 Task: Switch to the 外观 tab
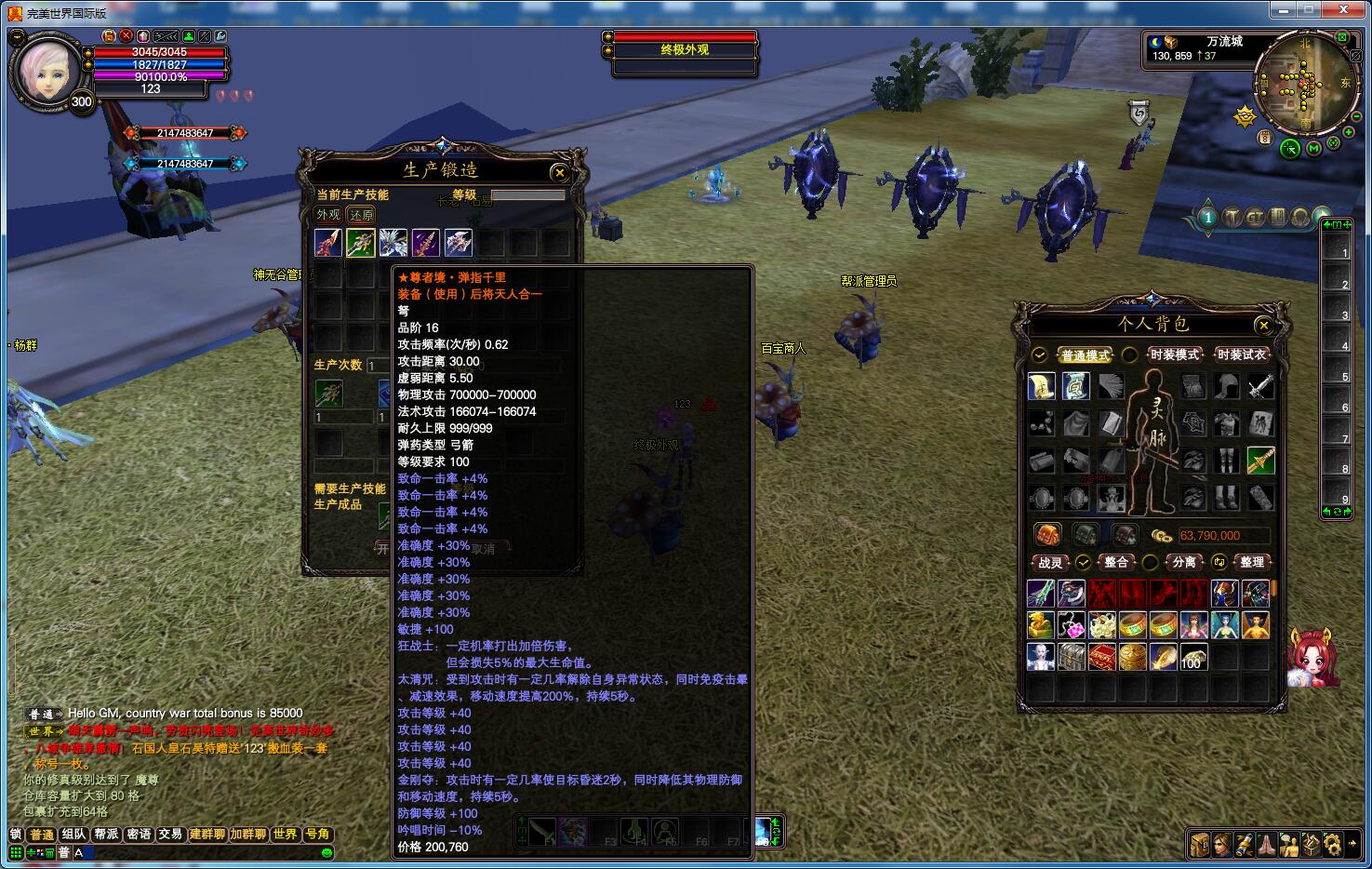328,215
